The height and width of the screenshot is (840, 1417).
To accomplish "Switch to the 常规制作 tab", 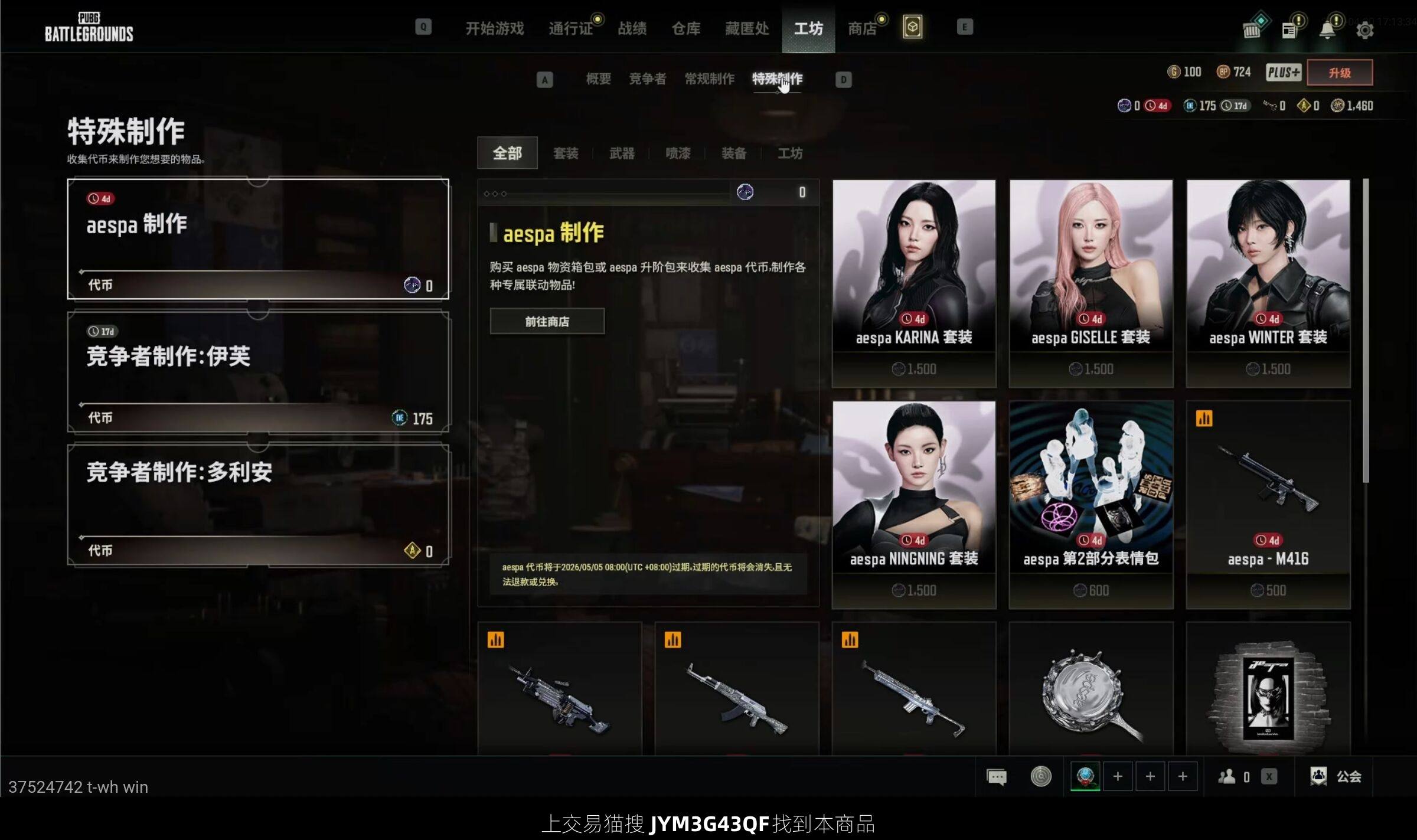I will click(710, 79).
